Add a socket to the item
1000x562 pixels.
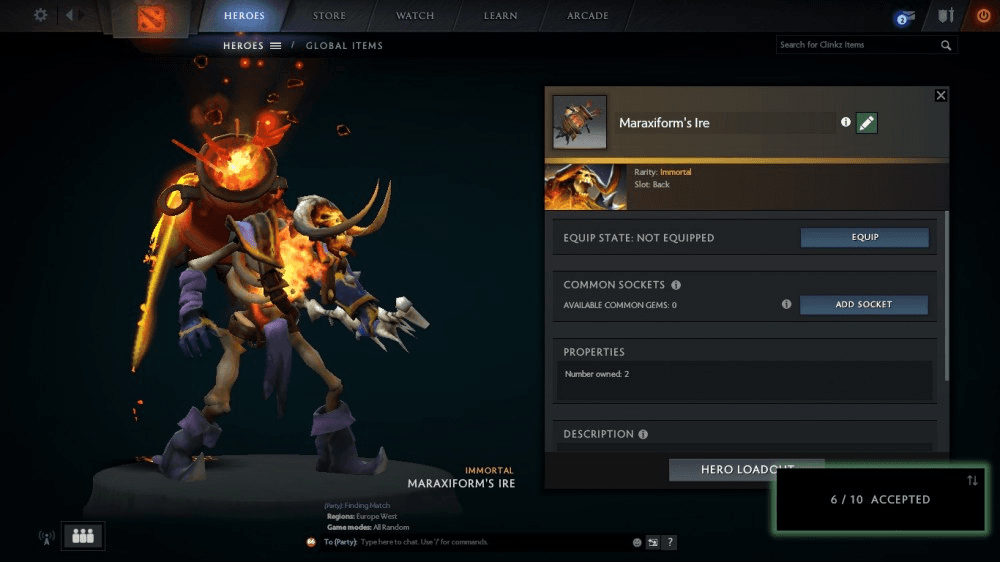[864, 304]
